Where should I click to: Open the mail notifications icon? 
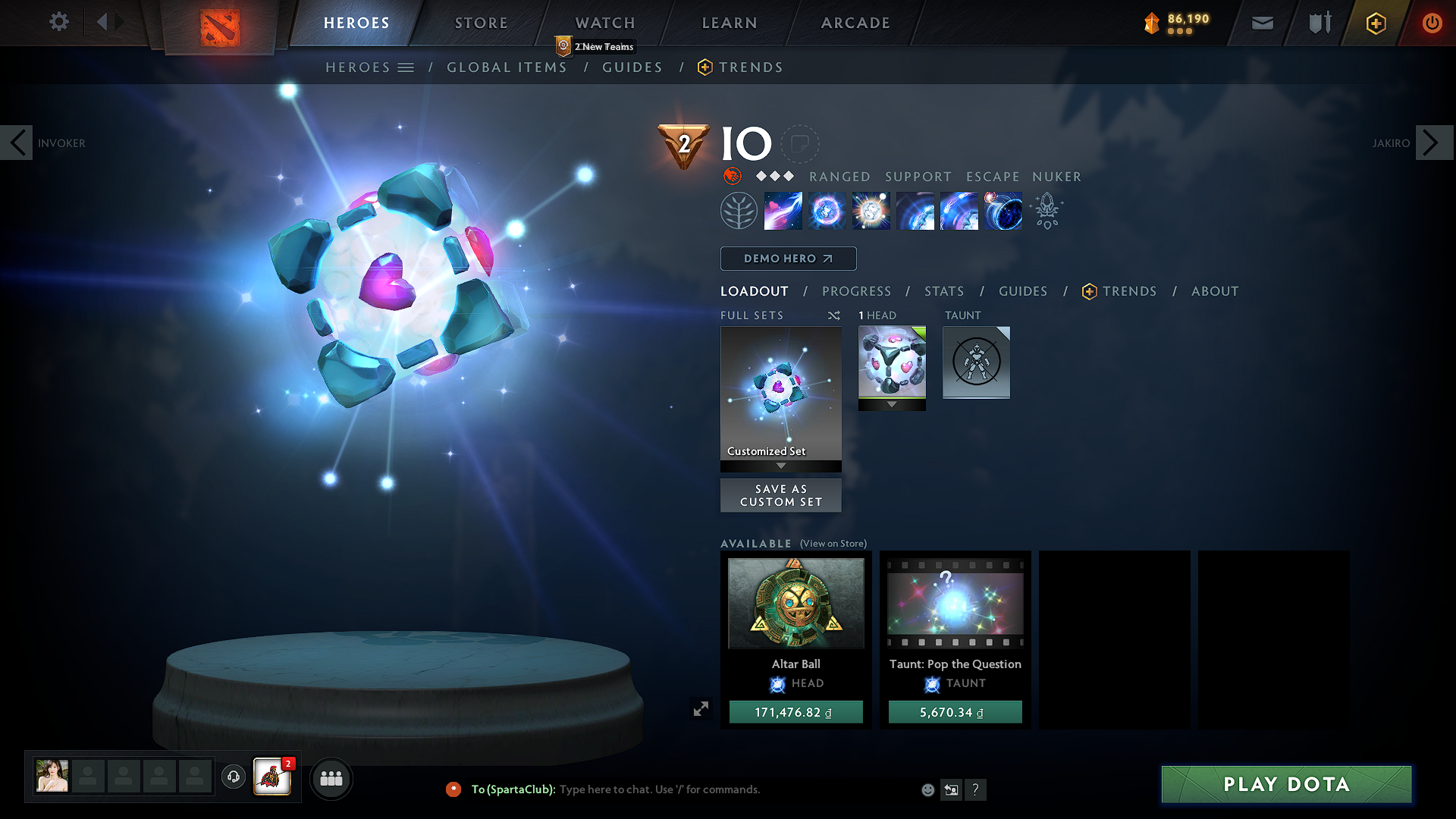click(1261, 23)
